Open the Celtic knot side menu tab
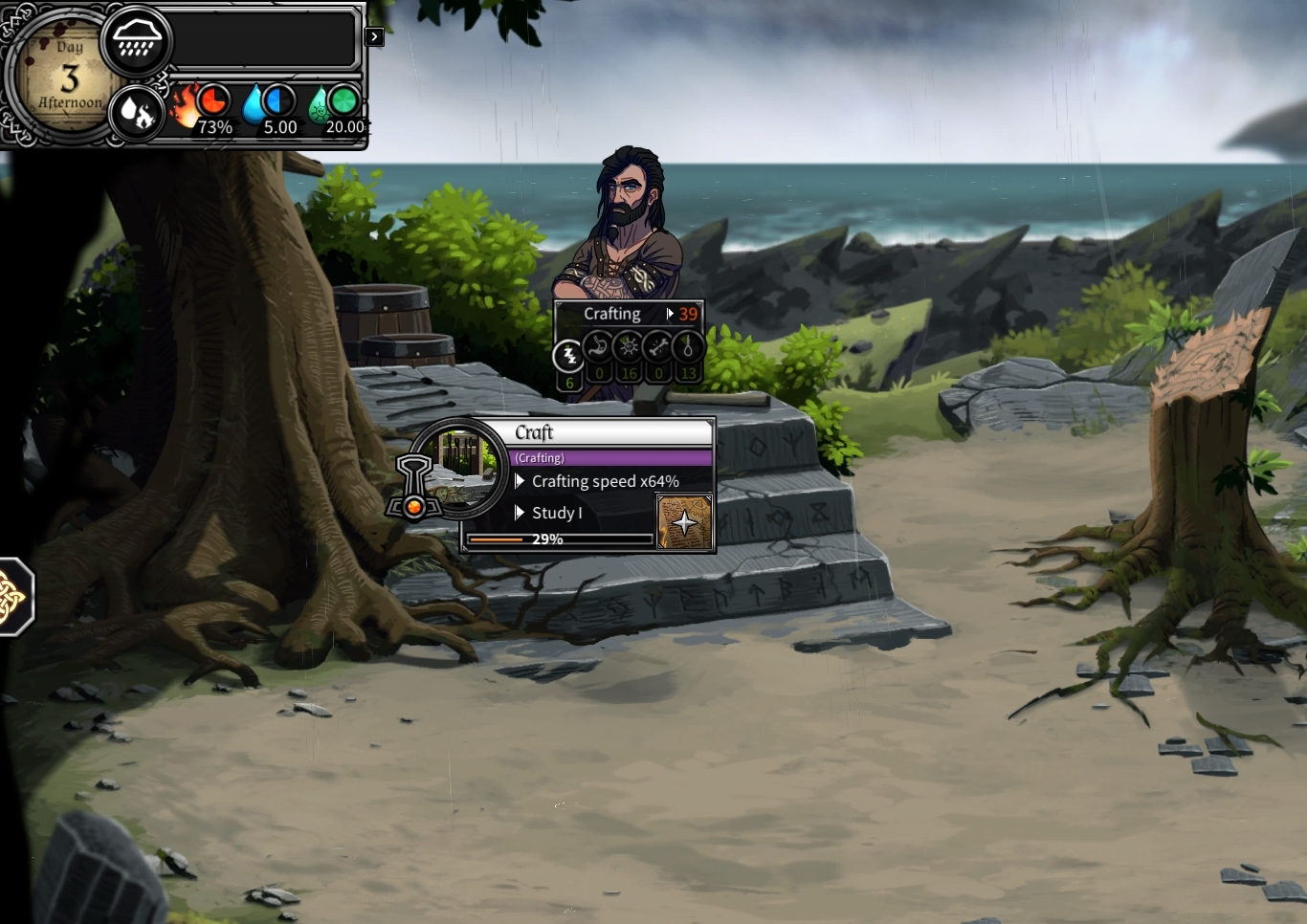The image size is (1307, 924). click(12, 596)
